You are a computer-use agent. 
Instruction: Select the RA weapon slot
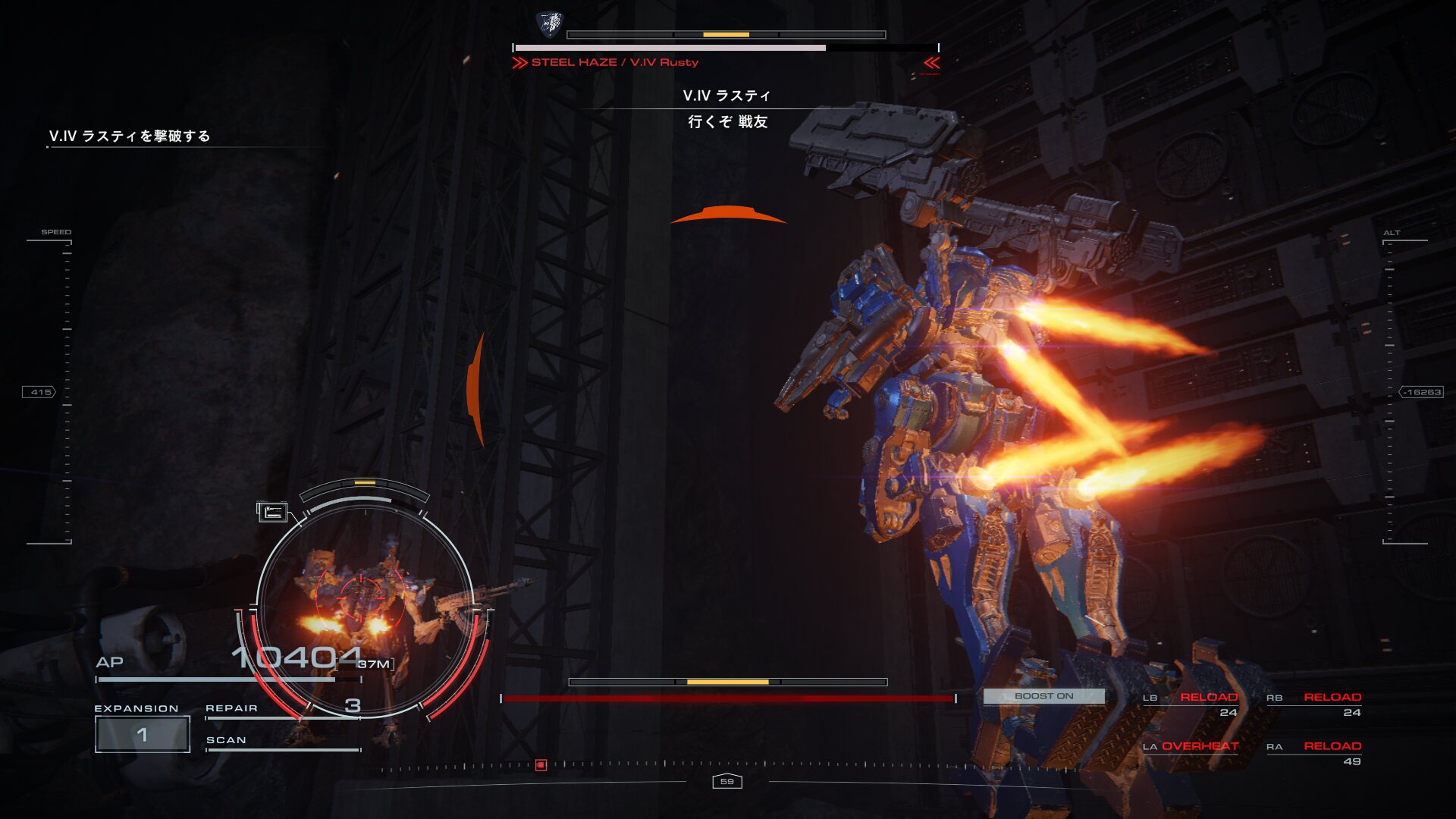coord(1314,753)
